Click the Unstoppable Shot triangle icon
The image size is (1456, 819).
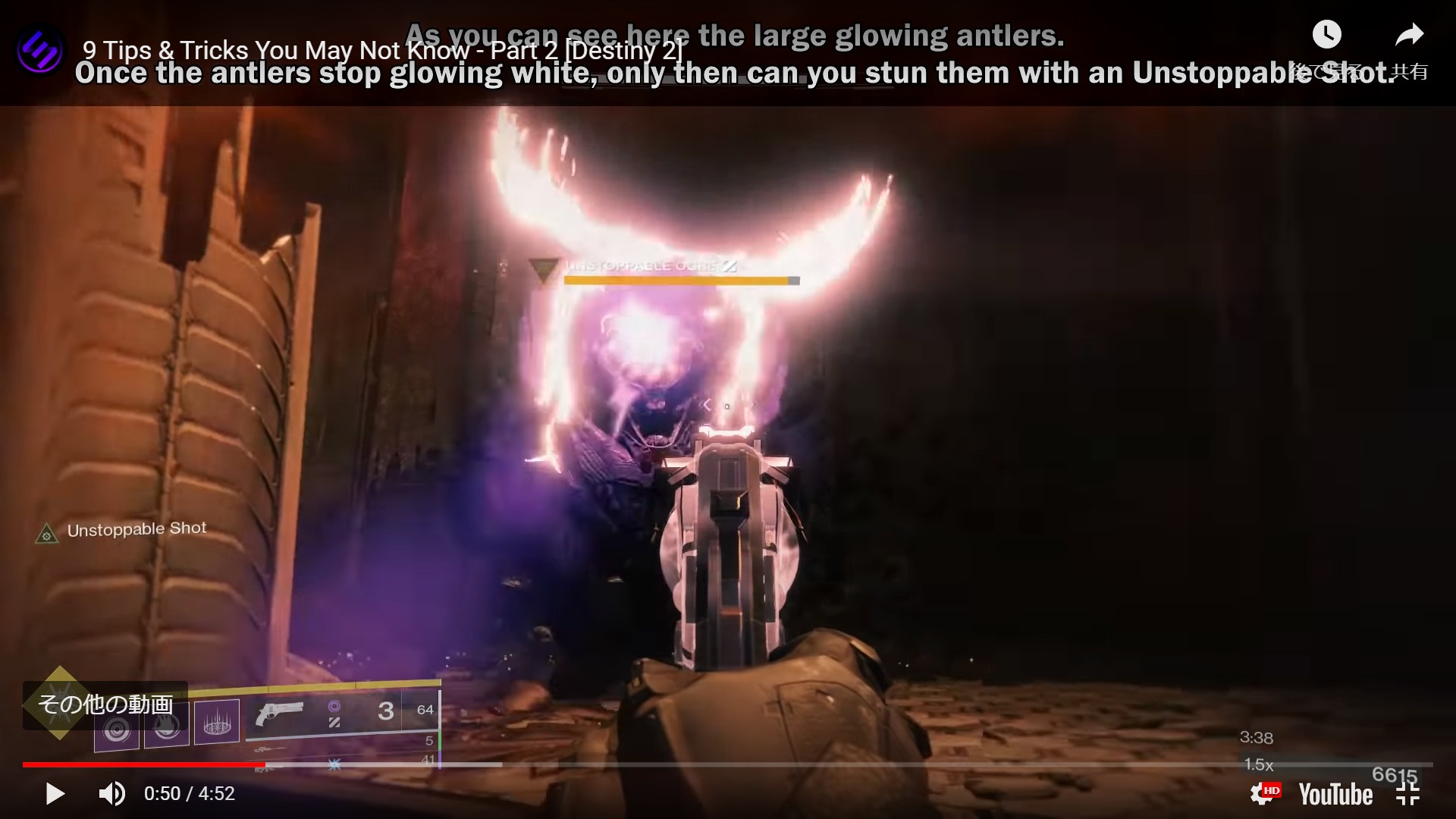coord(45,532)
